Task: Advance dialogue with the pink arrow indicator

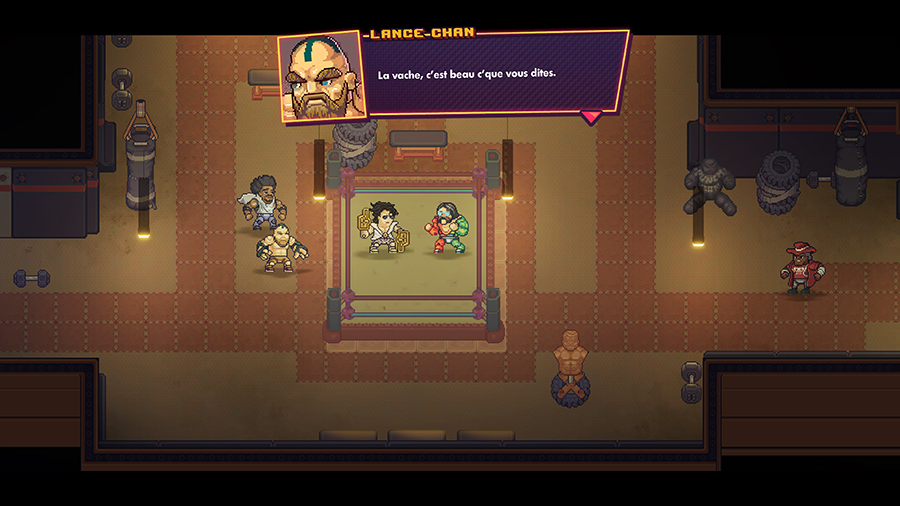Action: click(592, 117)
